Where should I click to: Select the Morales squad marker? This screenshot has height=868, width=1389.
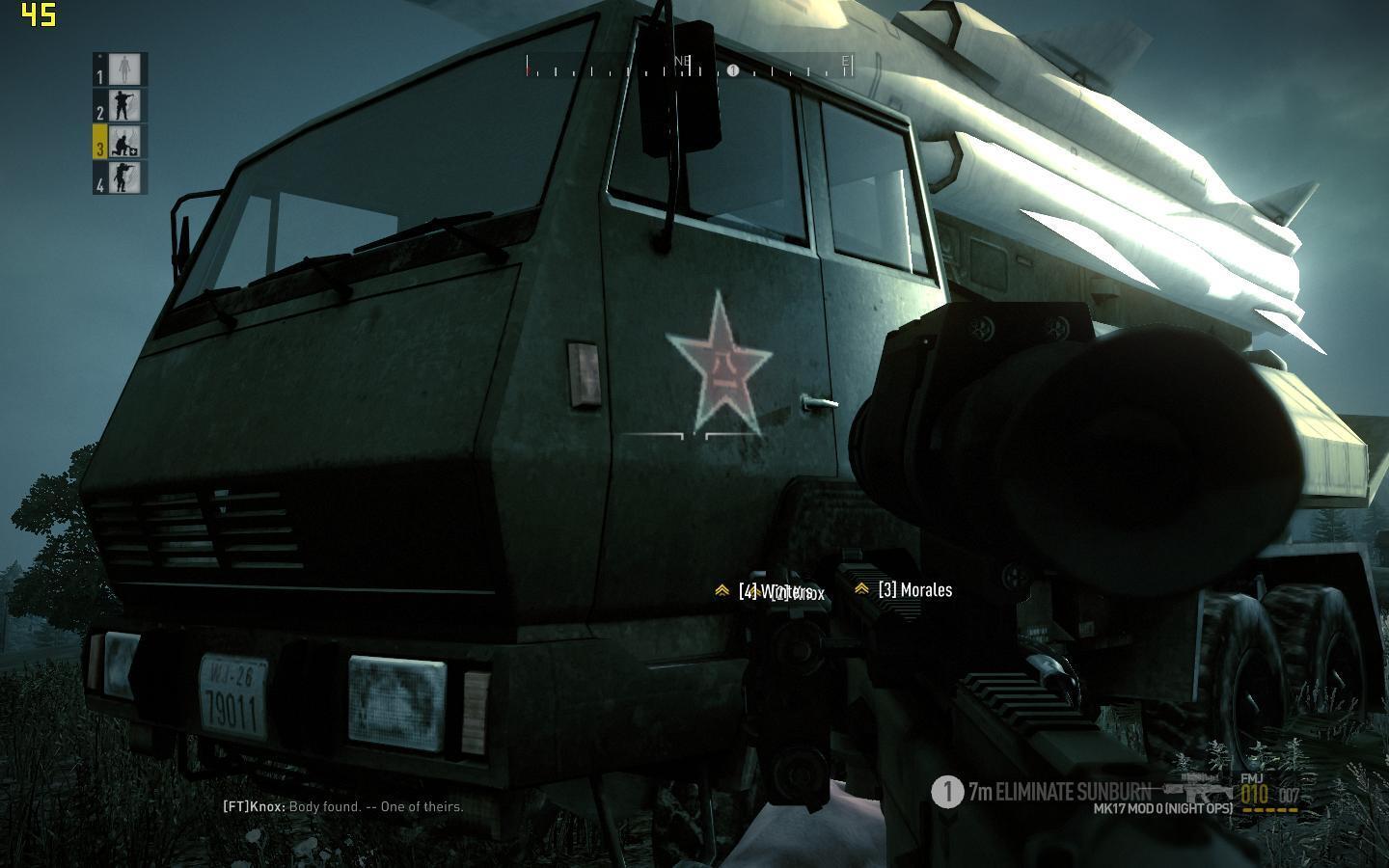pyautogui.click(x=904, y=589)
